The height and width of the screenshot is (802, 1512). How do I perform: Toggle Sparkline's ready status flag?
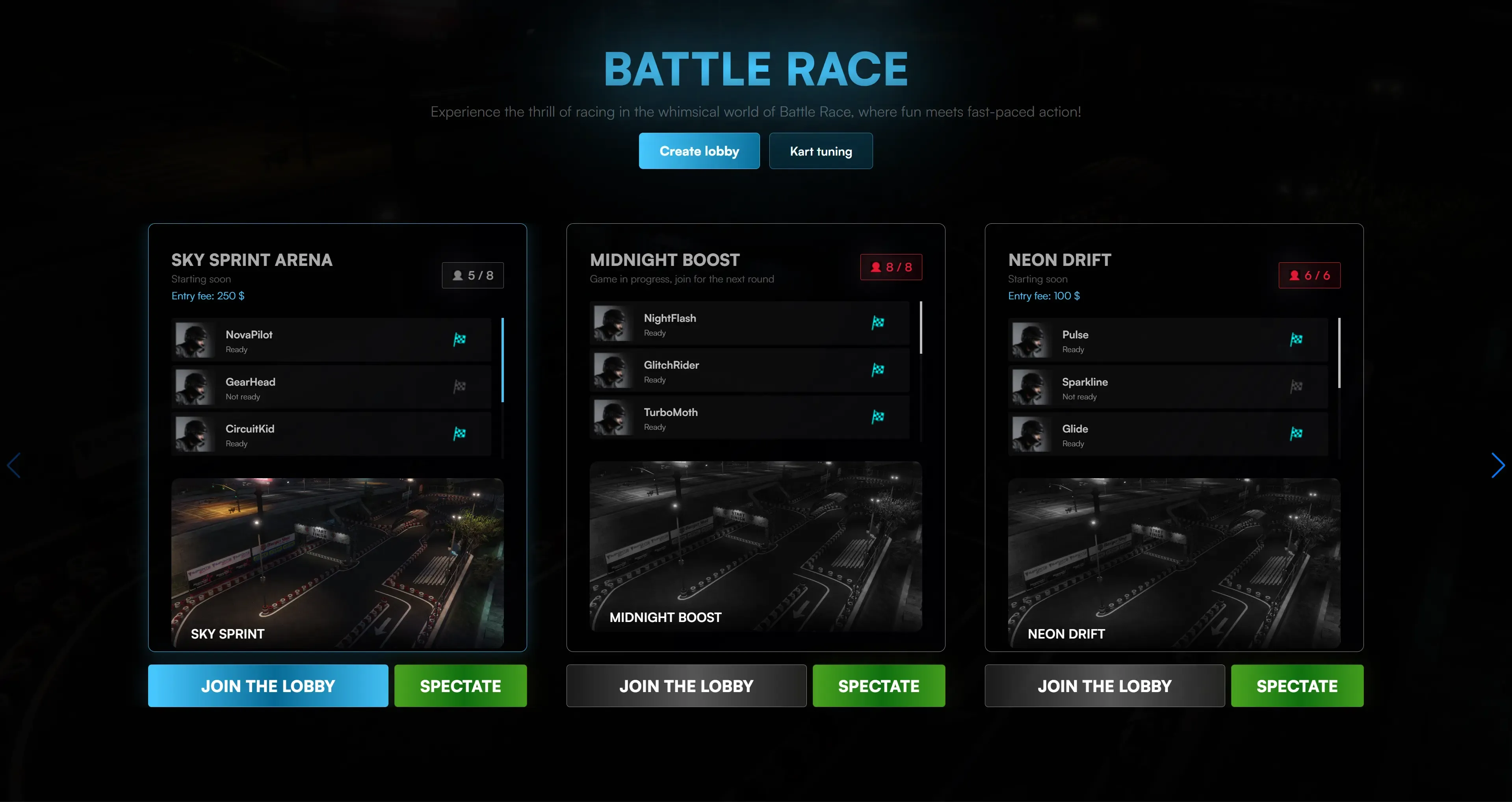click(x=1296, y=386)
